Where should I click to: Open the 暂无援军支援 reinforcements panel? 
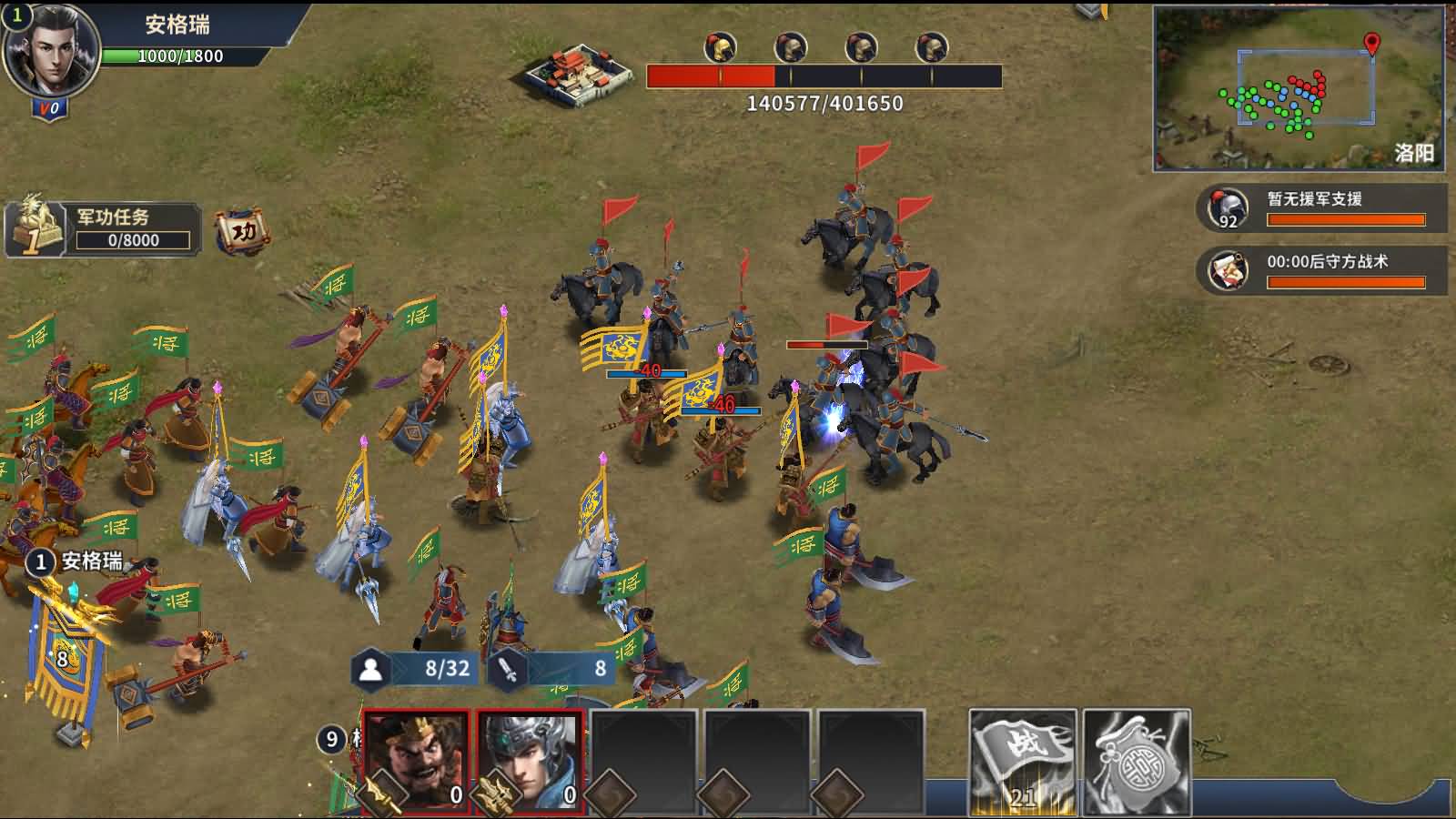(1321, 208)
